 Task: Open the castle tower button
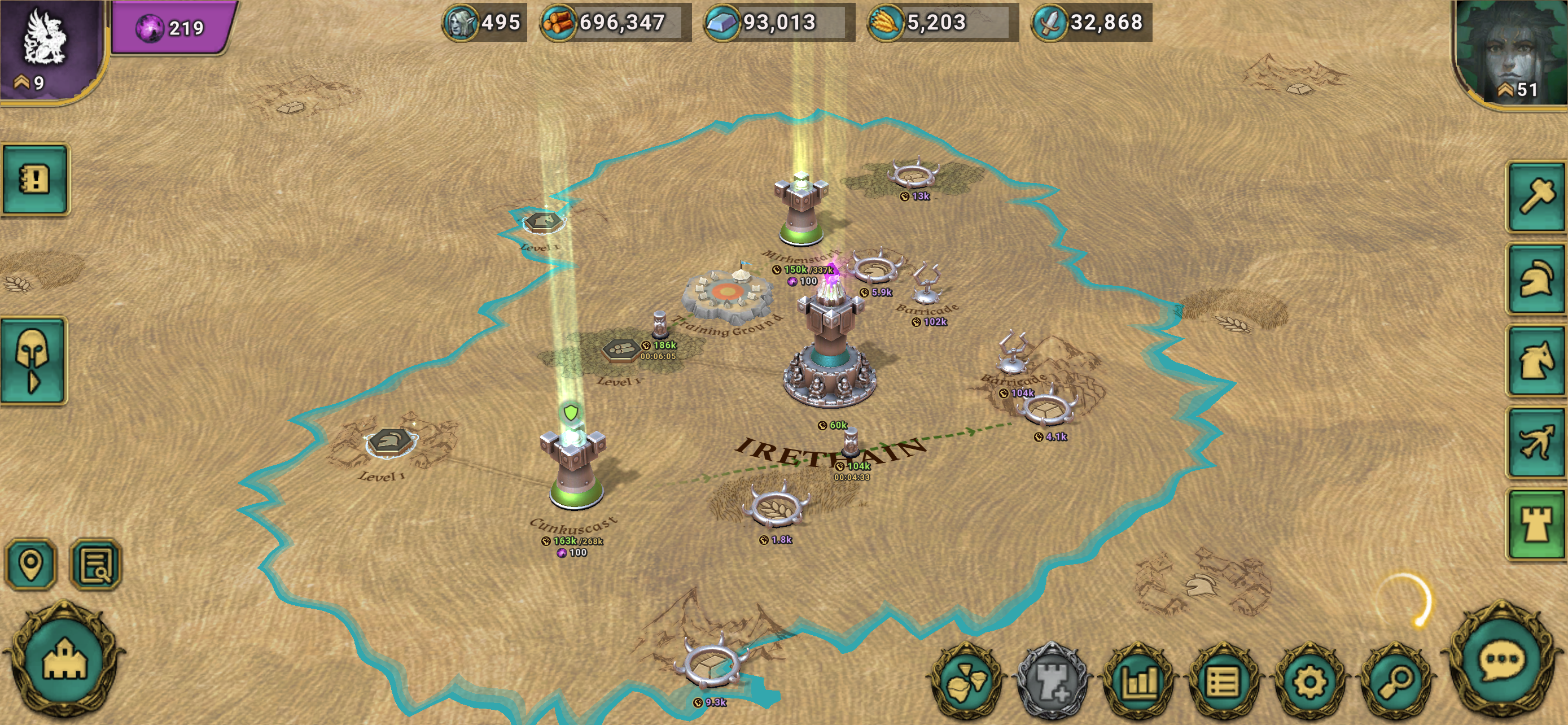click(x=1536, y=525)
